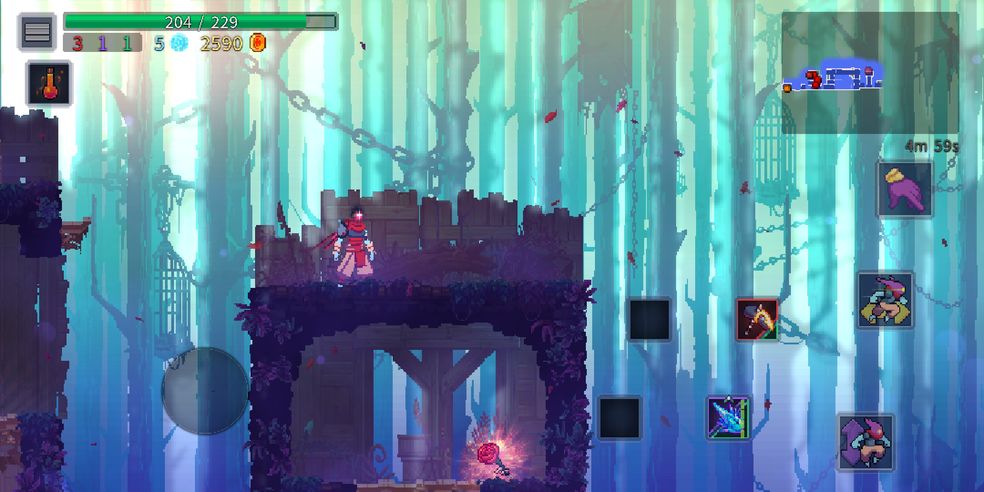Tap the jump button with leaping character

[885, 299]
